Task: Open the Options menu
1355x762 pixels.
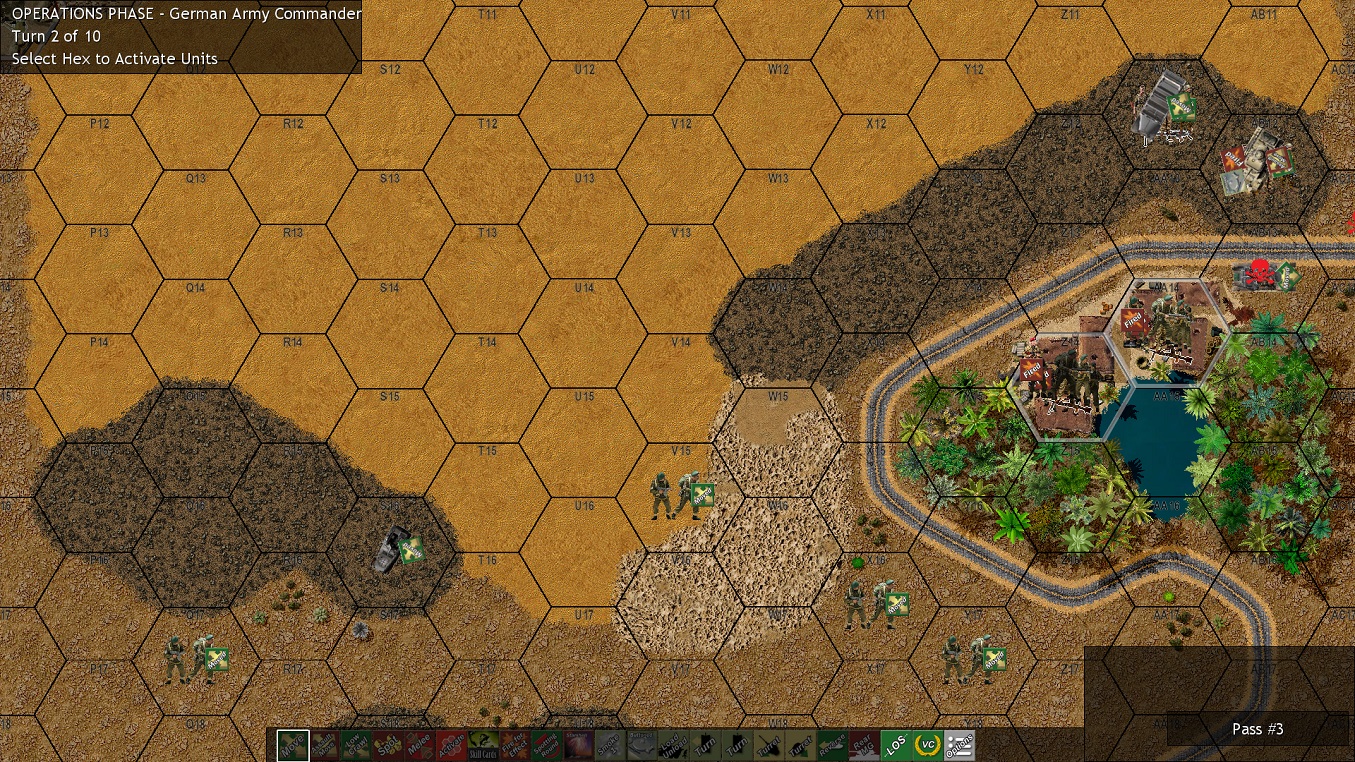Action: pos(958,745)
